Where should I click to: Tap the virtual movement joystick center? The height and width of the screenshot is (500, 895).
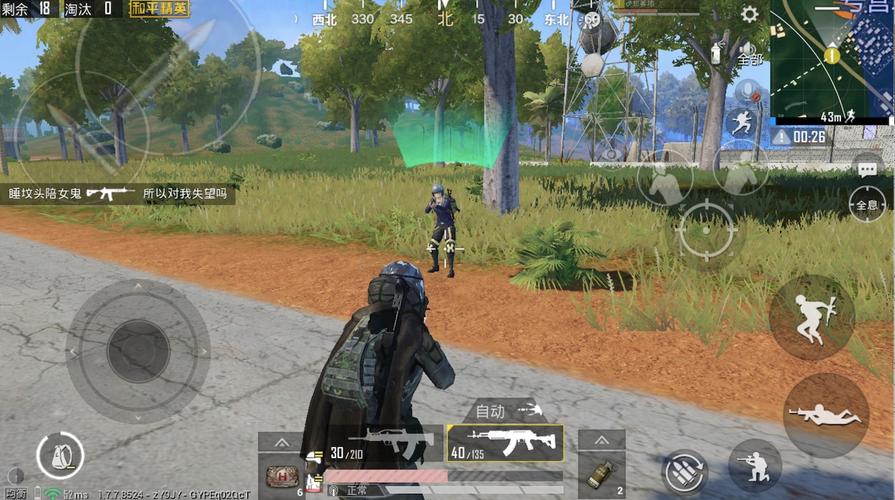(x=137, y=350)
